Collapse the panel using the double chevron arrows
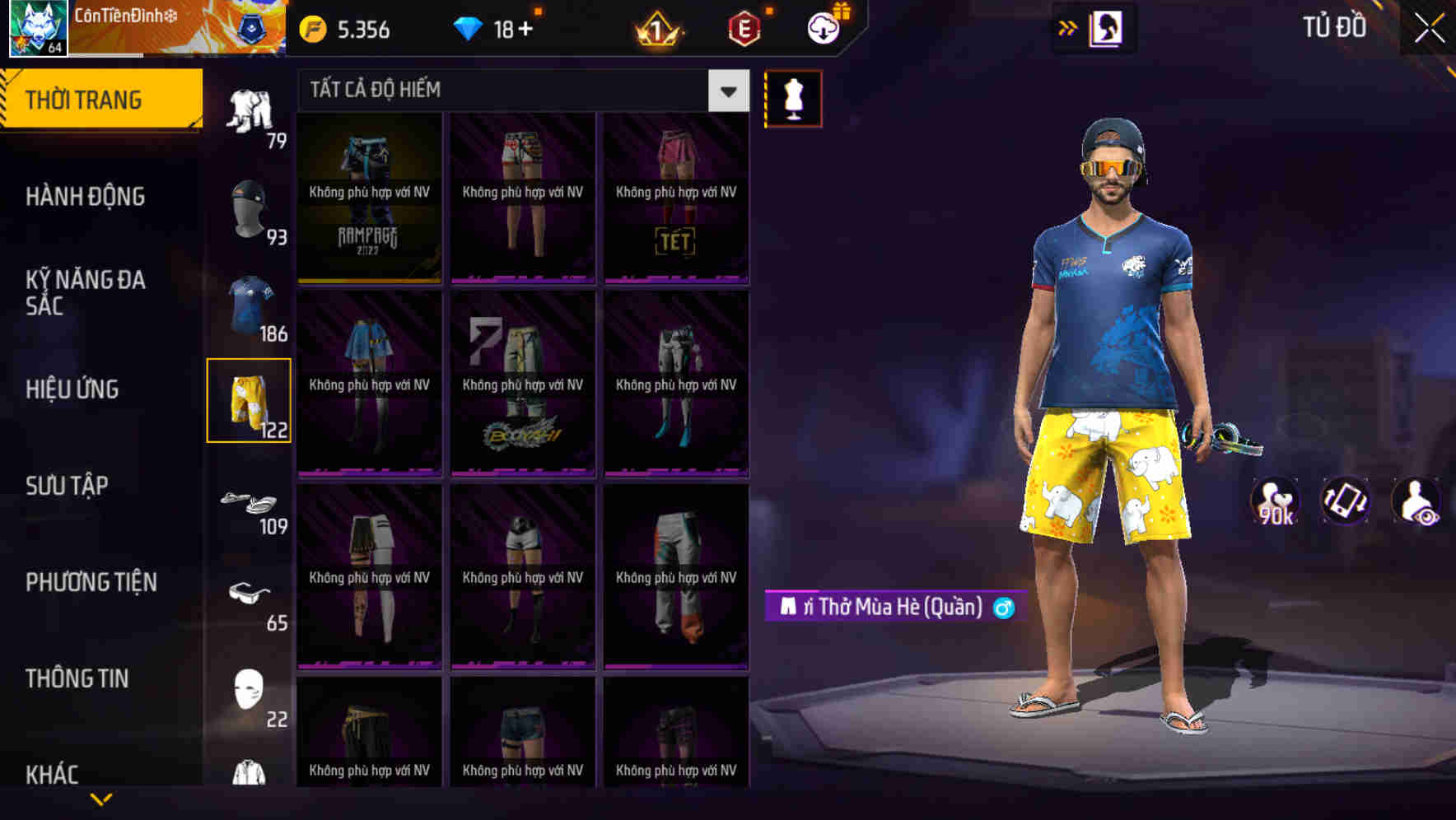The height and width of the screenshot is (820, 1456). 1067,27
